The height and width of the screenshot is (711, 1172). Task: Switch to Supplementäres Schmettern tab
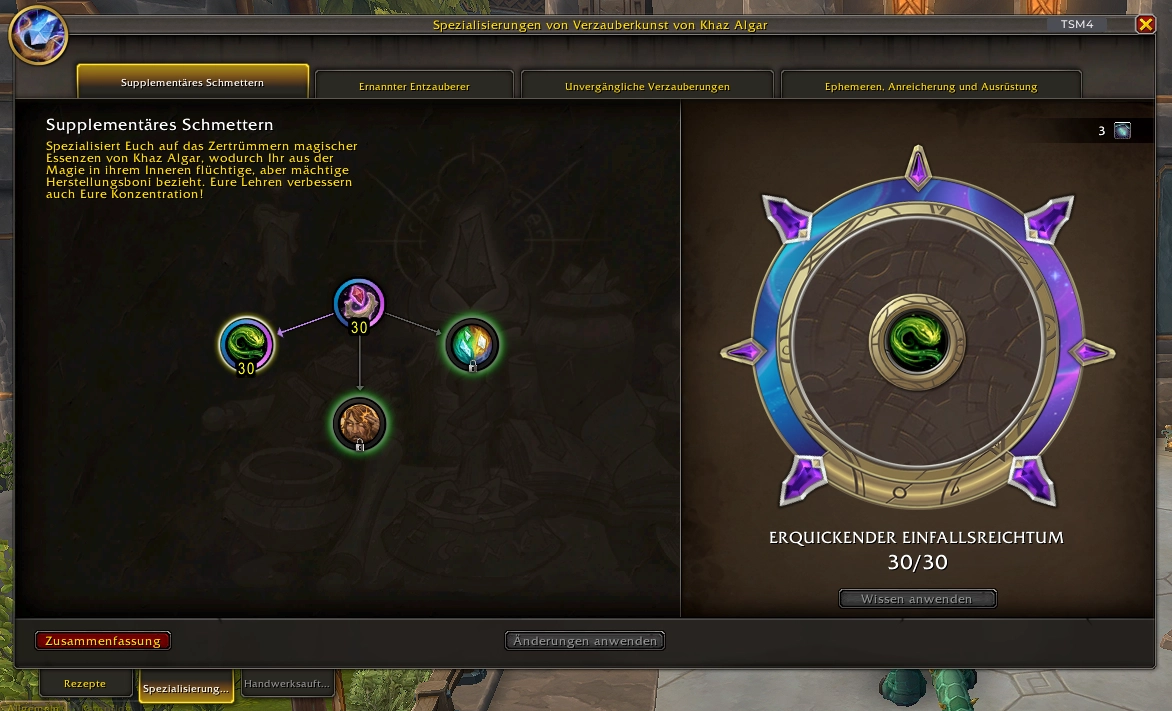click(x=193, y=82)
